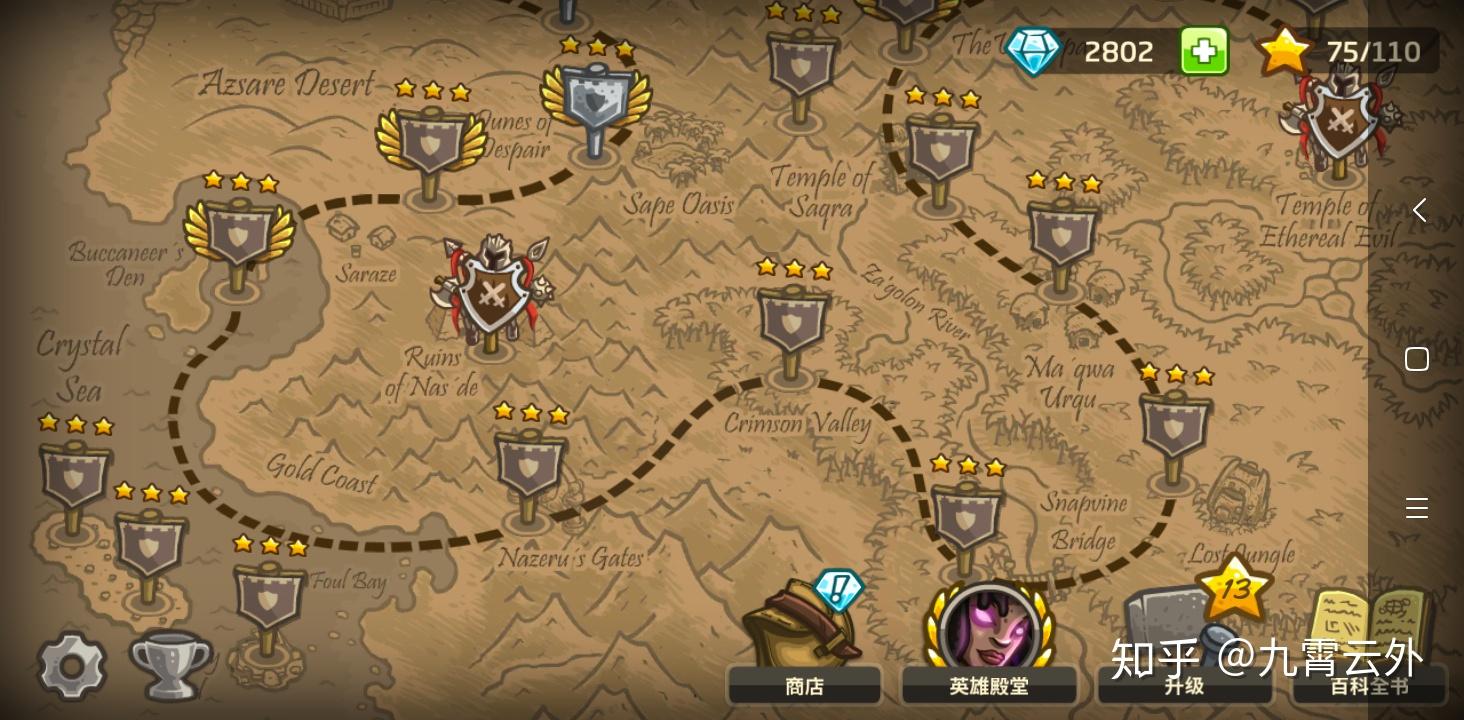
Task: Tap the Android home square button
Action: (1417, 359)
